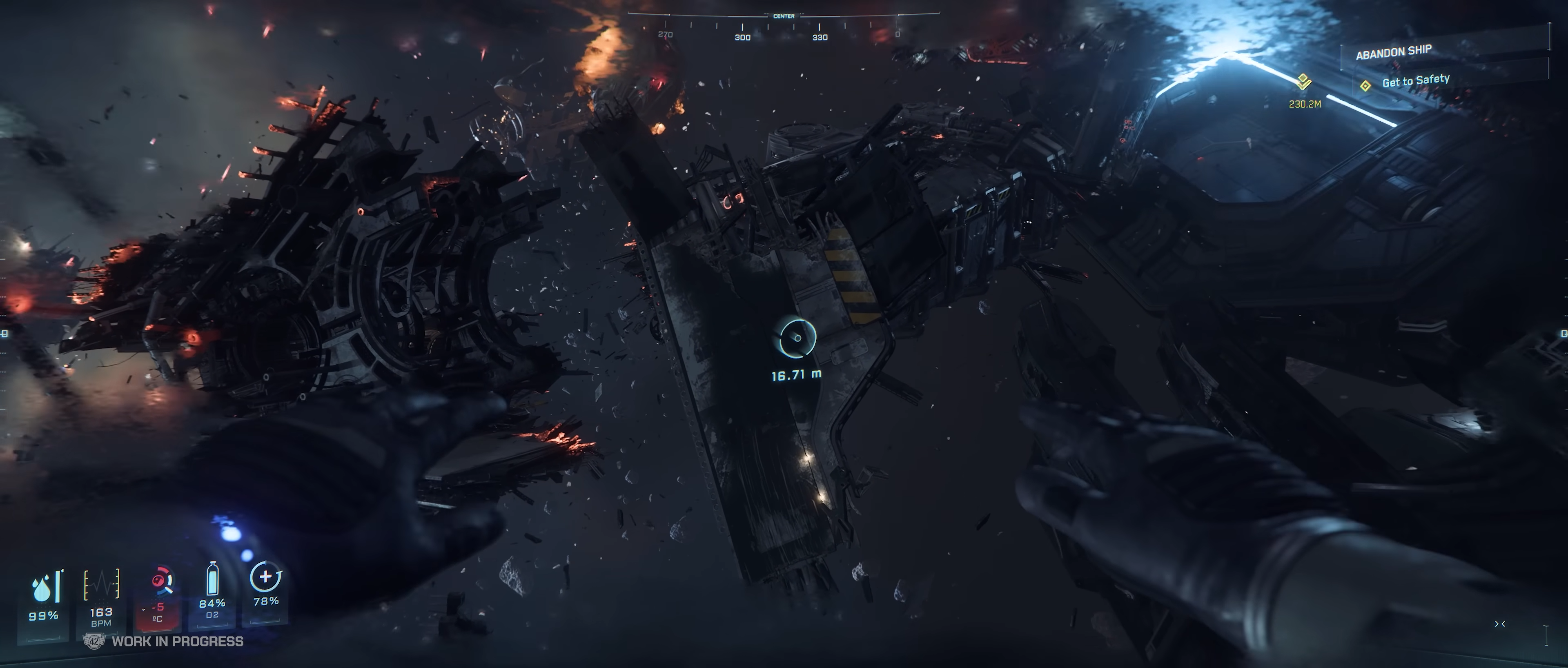Select the ABANDON SHIP mission title

(x=1393, y=53)
